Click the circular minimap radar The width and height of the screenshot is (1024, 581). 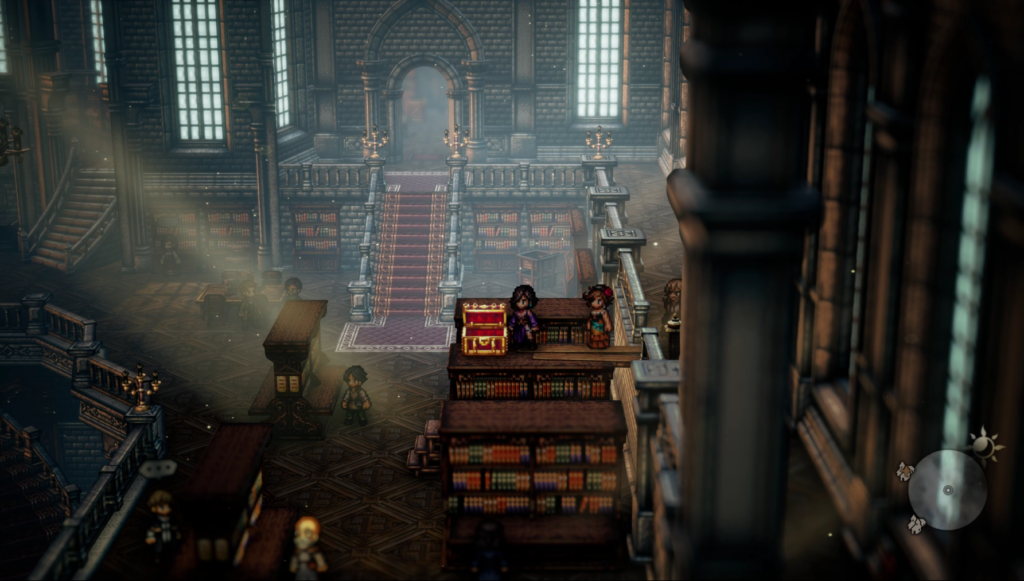click(x=947, y=489)
